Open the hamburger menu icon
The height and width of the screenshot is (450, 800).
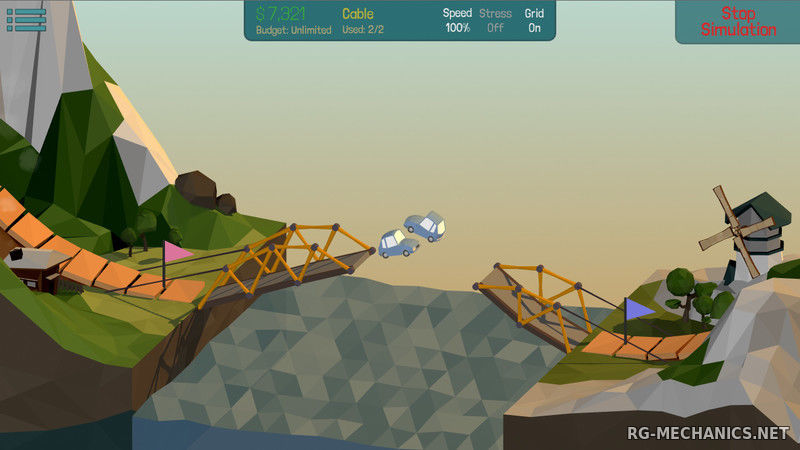(x=25, y=20)
